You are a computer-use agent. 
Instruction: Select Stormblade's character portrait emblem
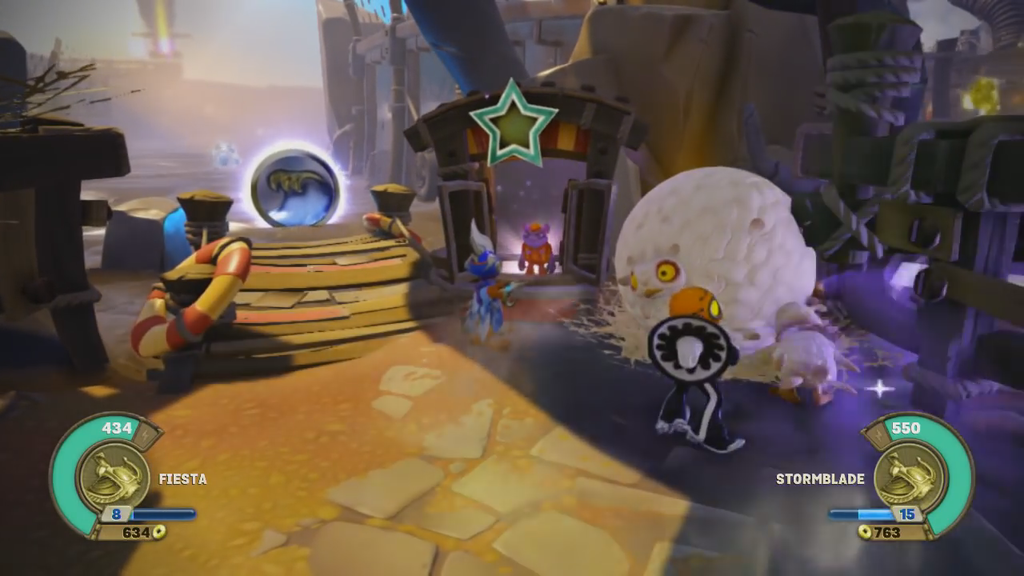tap(909, 477)
